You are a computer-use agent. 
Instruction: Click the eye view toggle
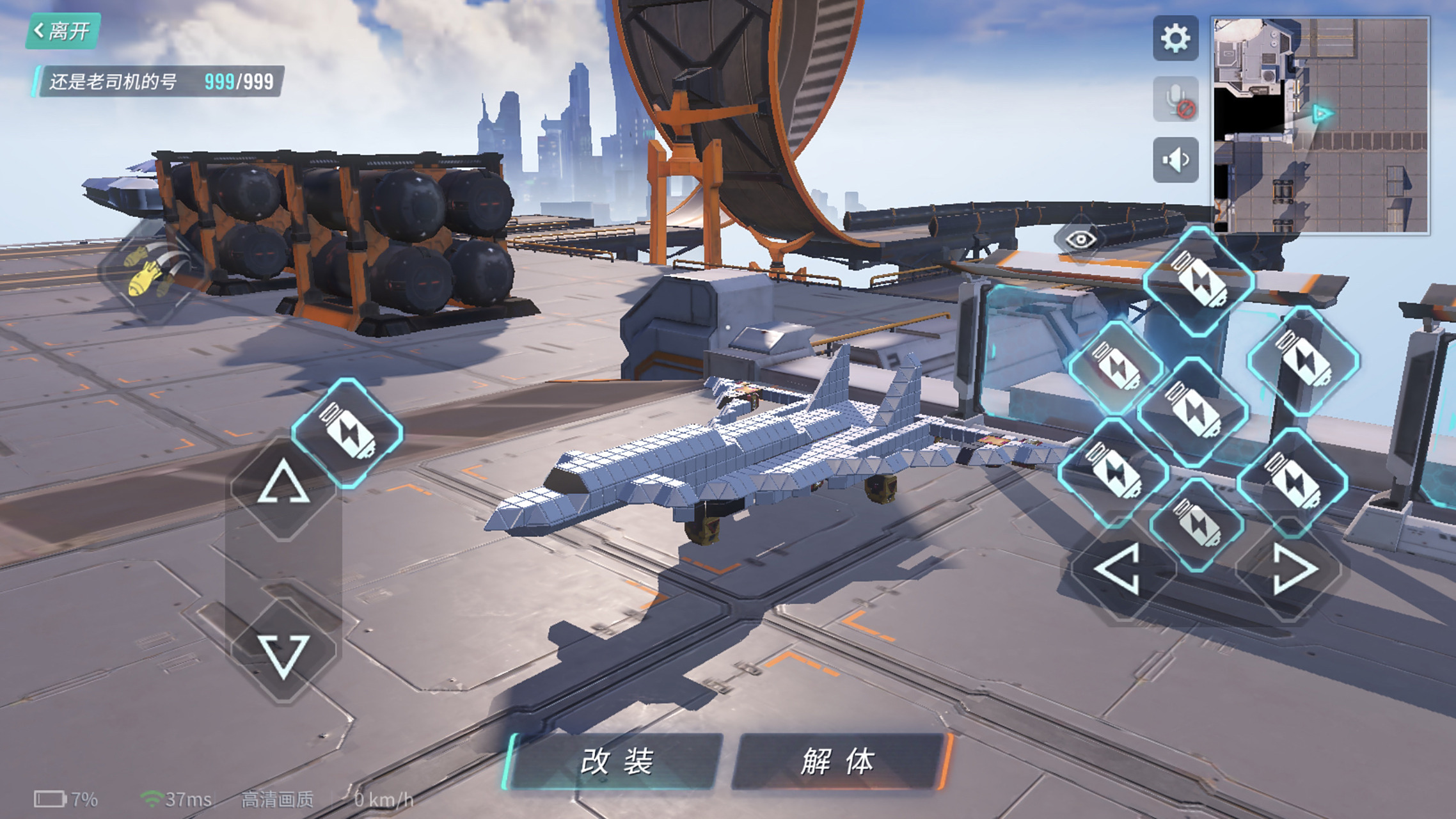click(1080, 240)
